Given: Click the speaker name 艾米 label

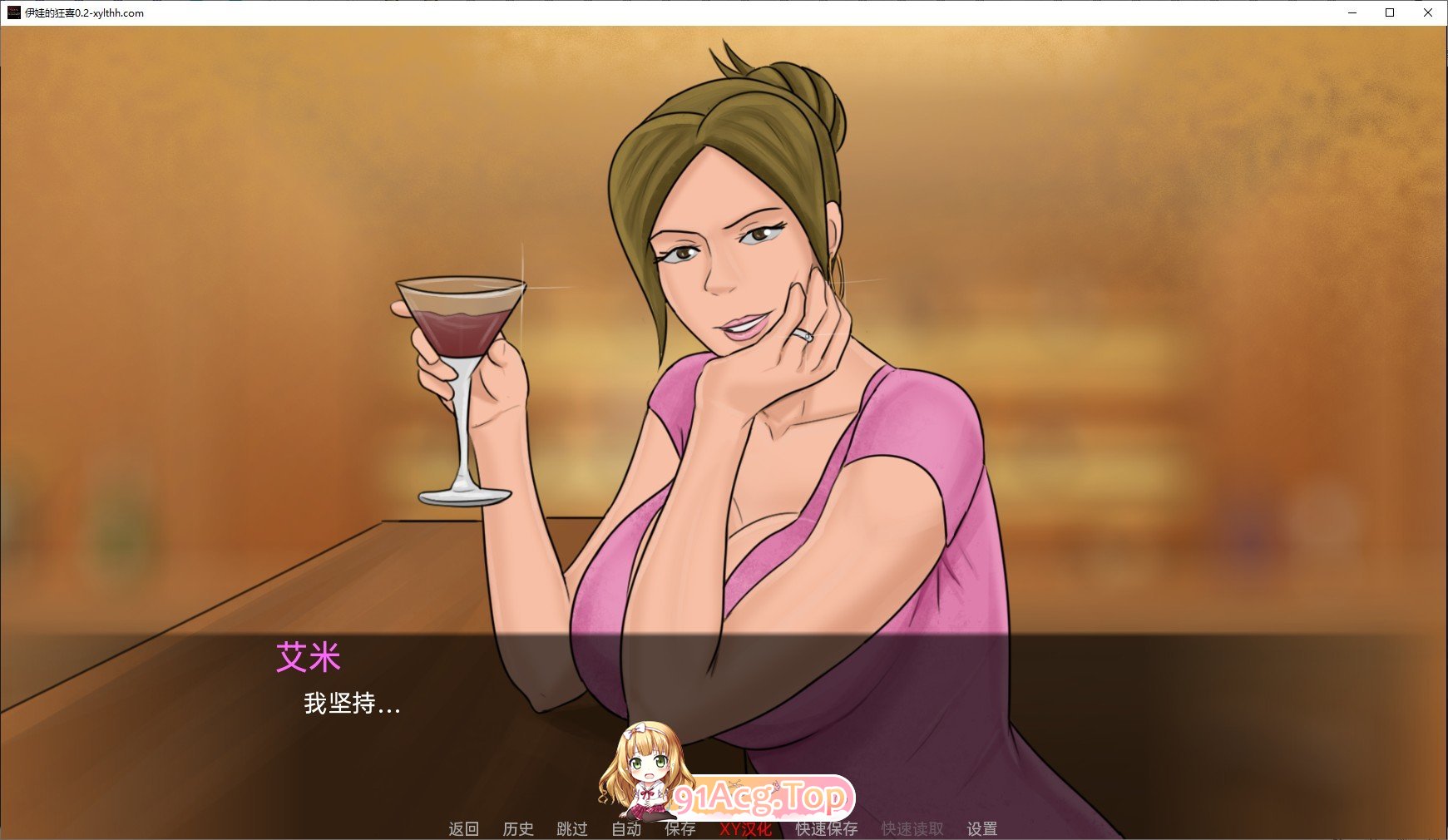Looking at the screenshot, I should point(307,657).
